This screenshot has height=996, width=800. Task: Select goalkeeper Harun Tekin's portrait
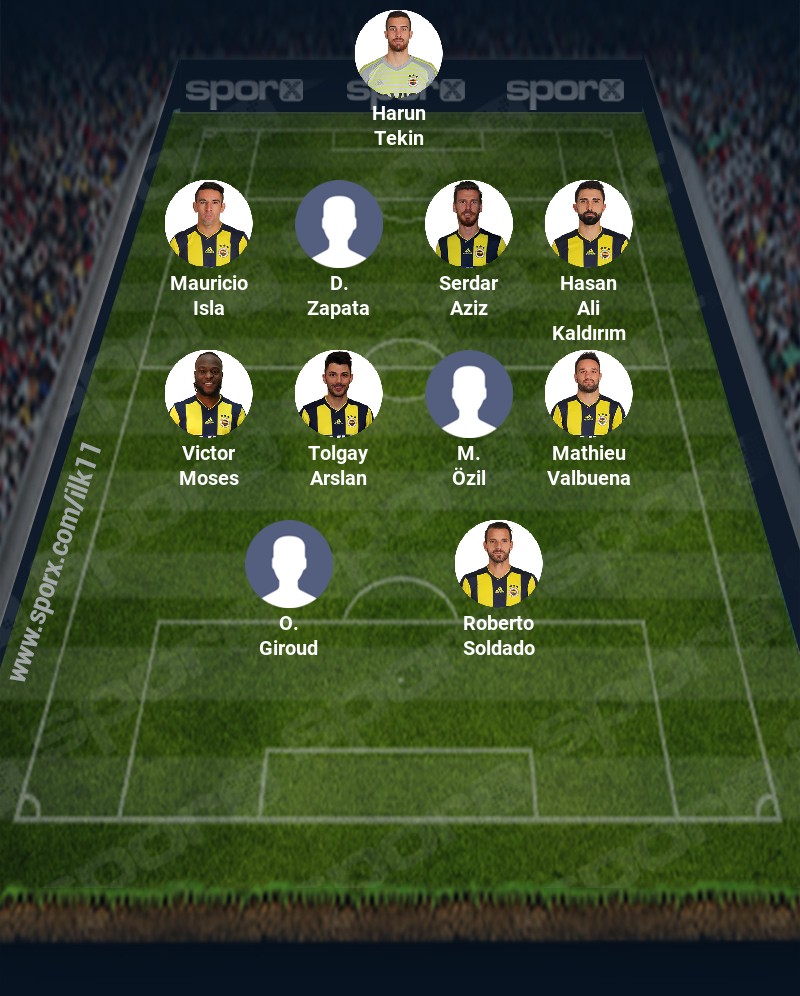(x=399, y=54)
